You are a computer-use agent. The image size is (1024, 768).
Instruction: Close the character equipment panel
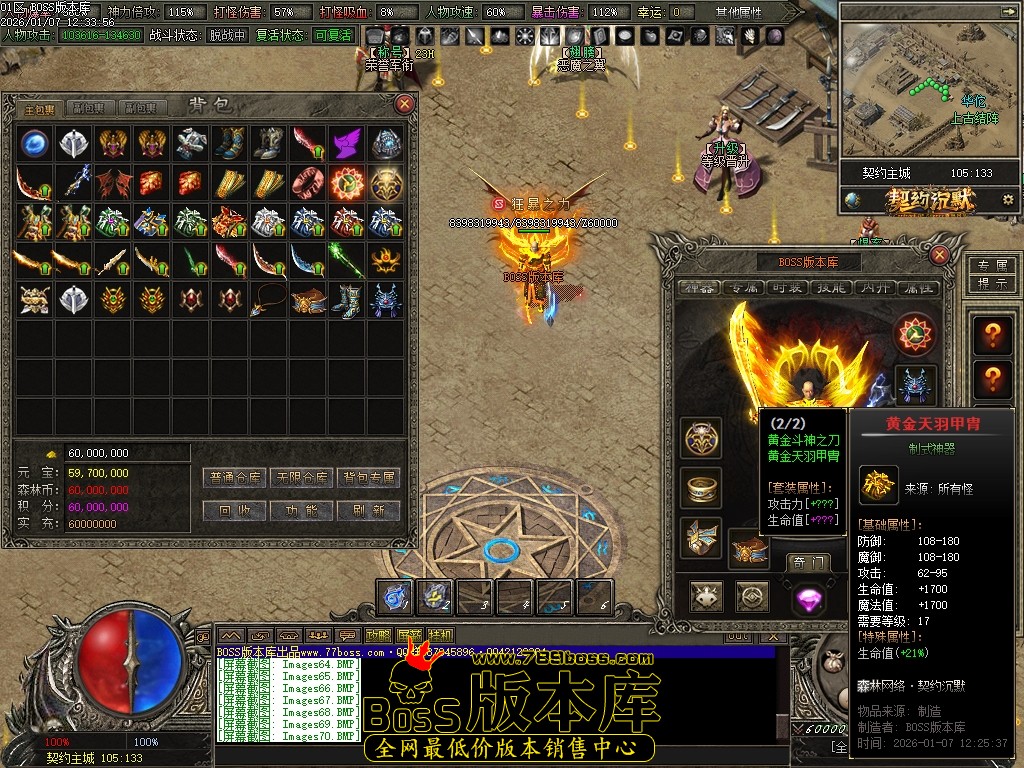click(x=939, y=255)
